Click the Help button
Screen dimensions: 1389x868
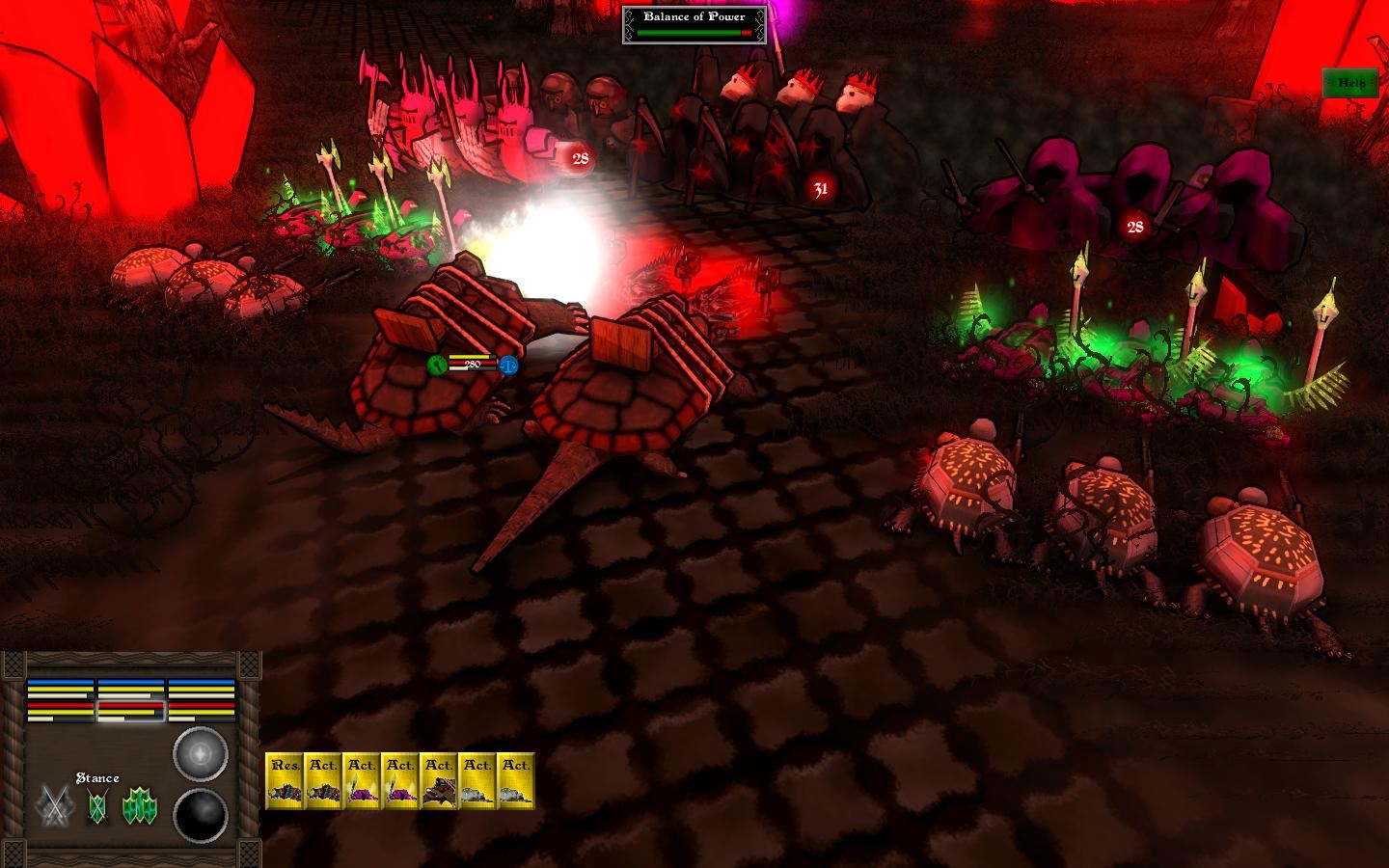click(1352, 84)
